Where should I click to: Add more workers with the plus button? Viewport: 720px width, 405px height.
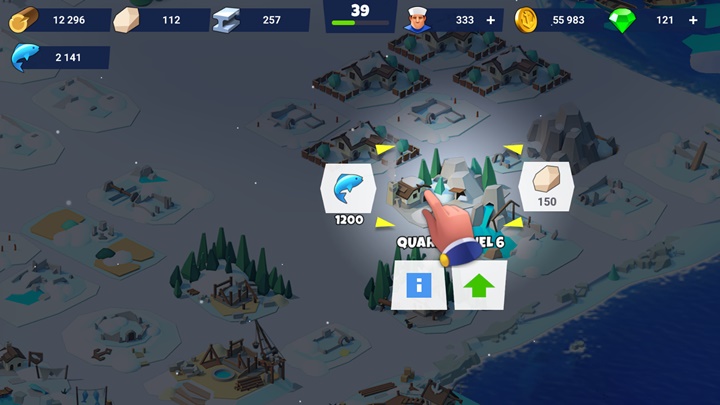(x=490, y=20)
